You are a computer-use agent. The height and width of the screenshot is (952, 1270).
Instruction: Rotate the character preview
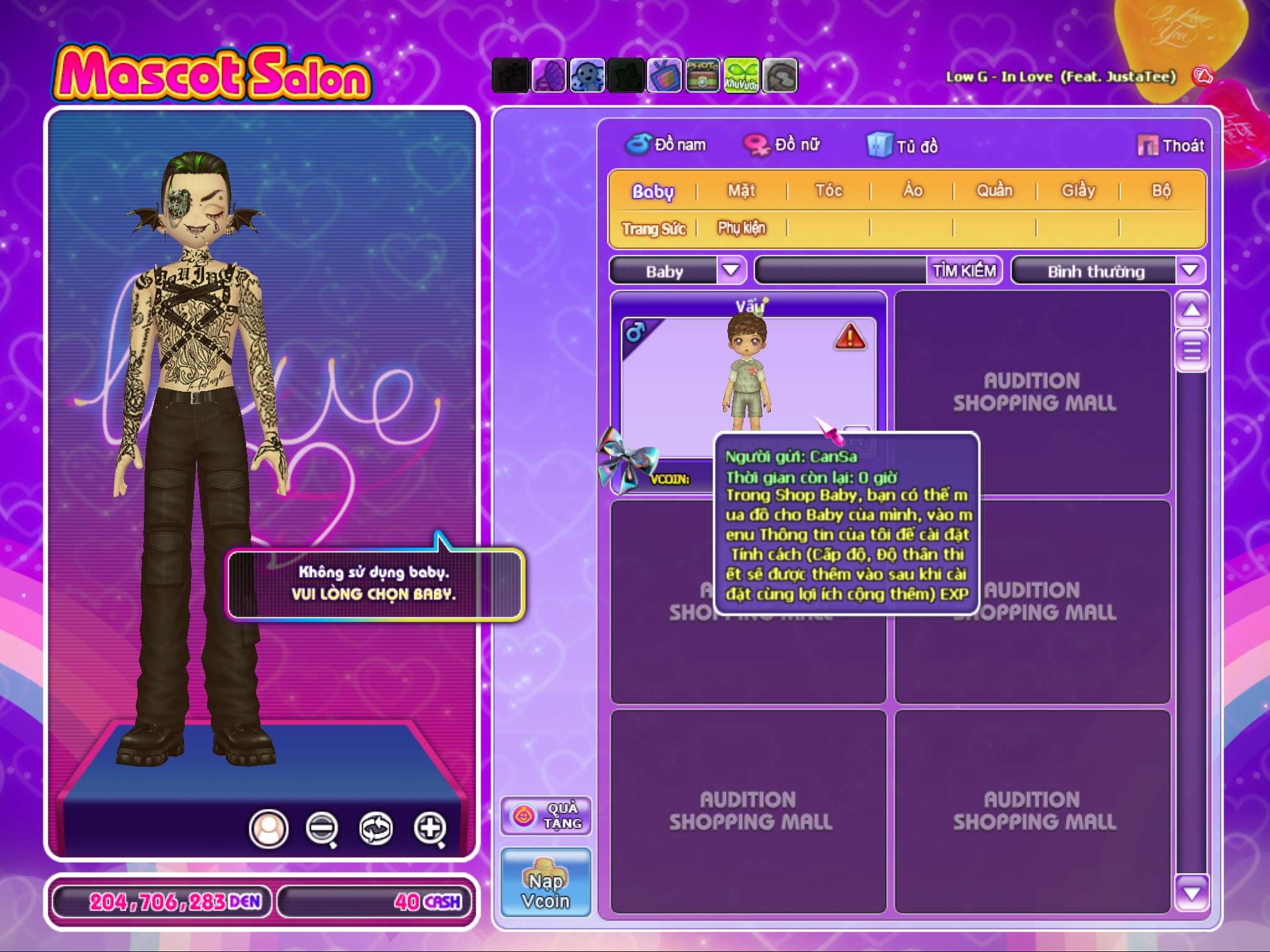tap(376, 828)
